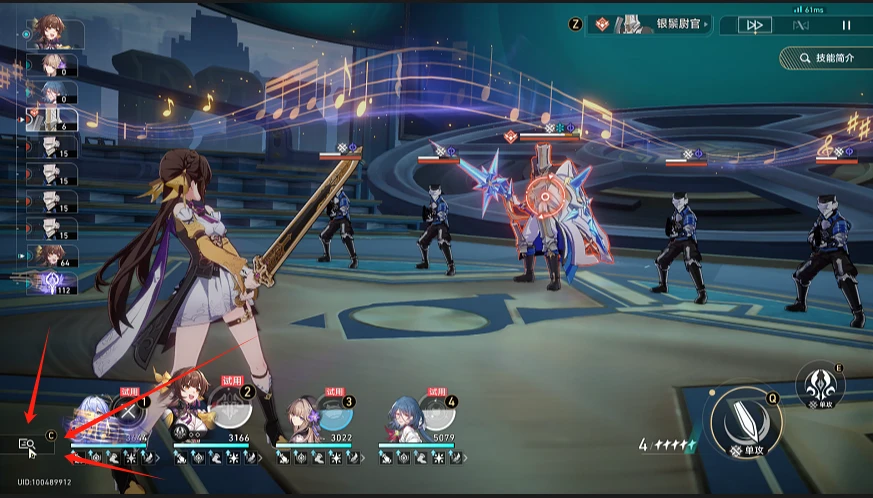Trigger character 4's ultimate button

(x=436, y=413)
